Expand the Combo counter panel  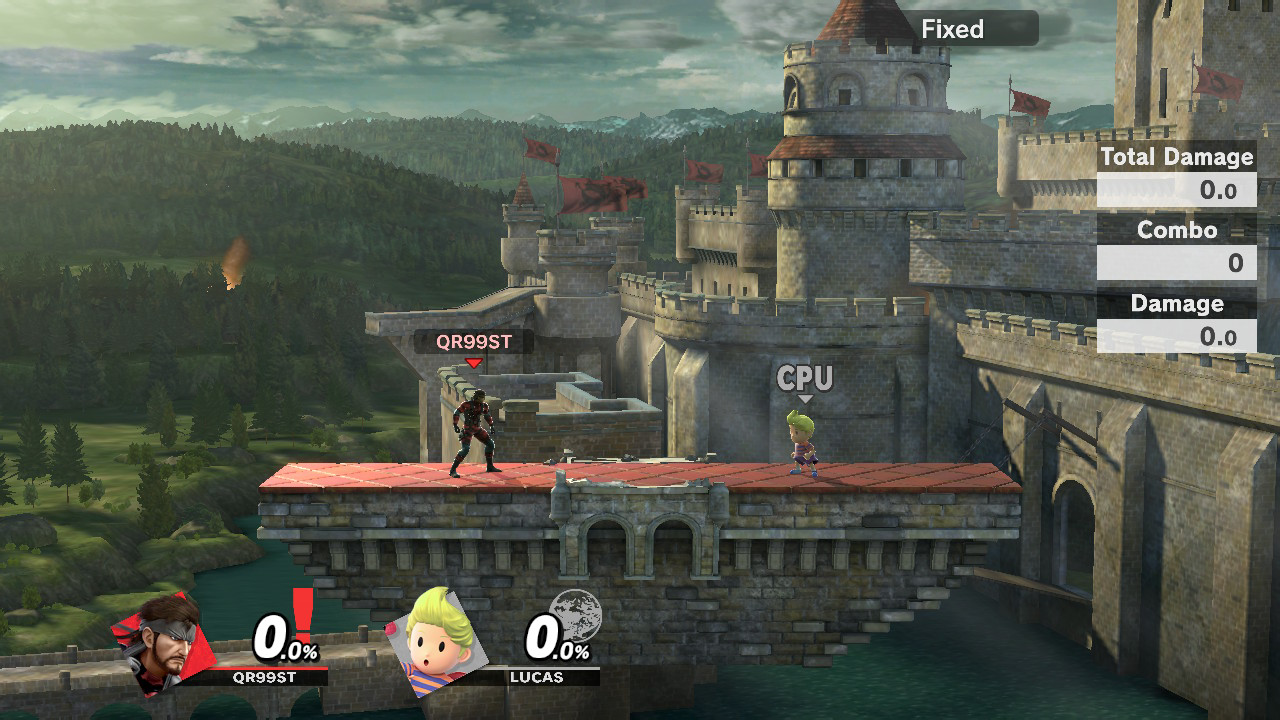(x=1177, y=230)
